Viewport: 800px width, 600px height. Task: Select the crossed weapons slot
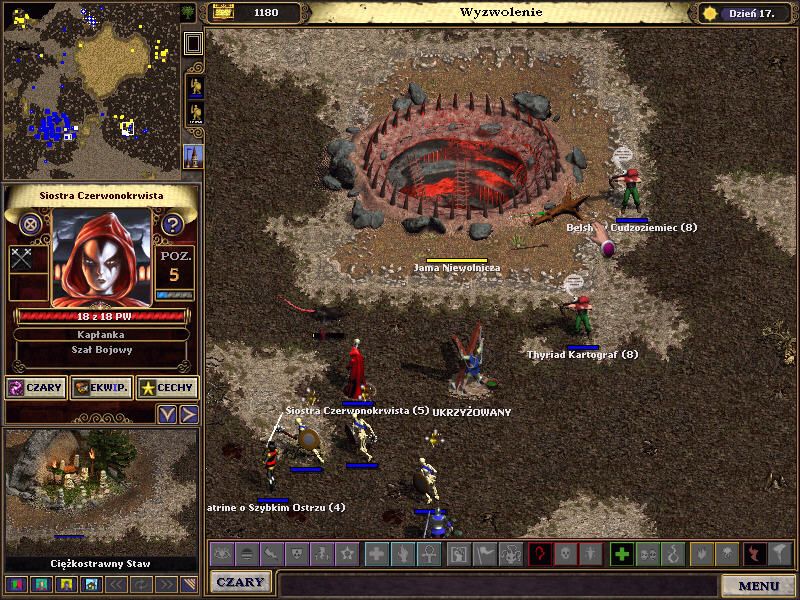coord(23,258)
